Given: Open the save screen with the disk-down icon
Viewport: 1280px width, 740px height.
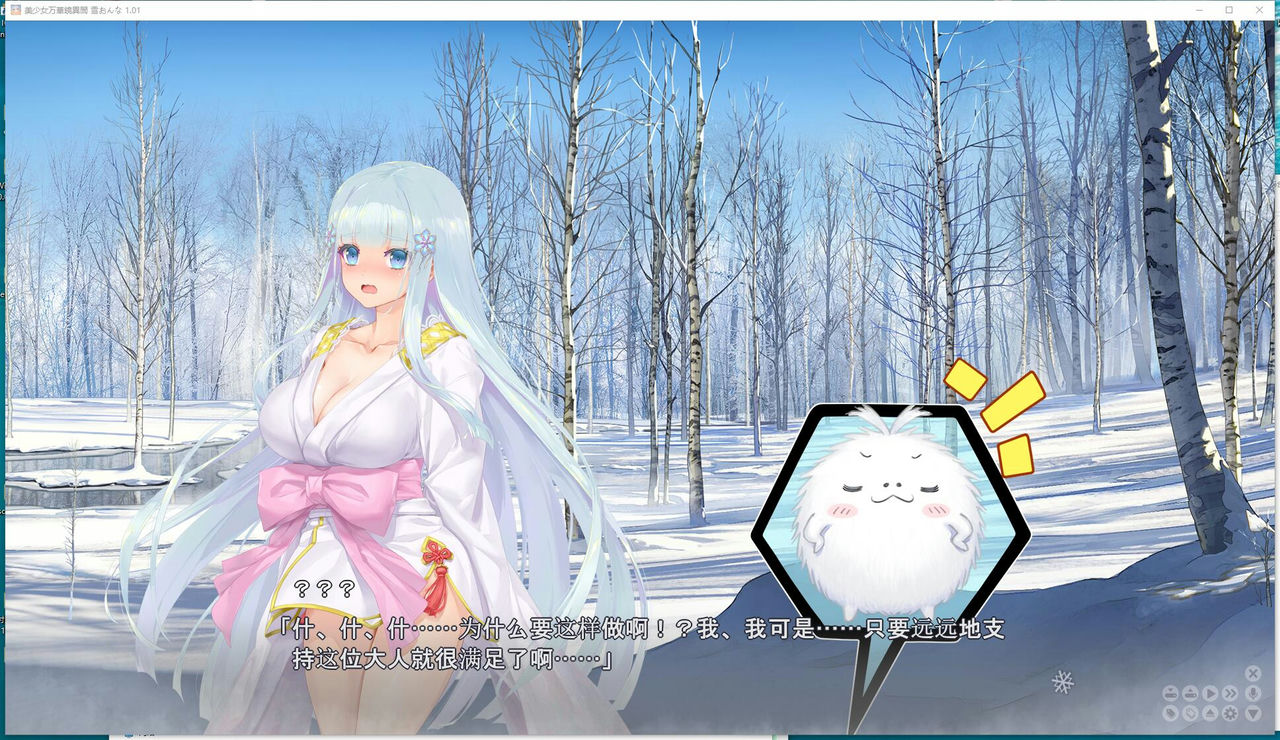Looking at the screenshot, I should (1170, 693).
